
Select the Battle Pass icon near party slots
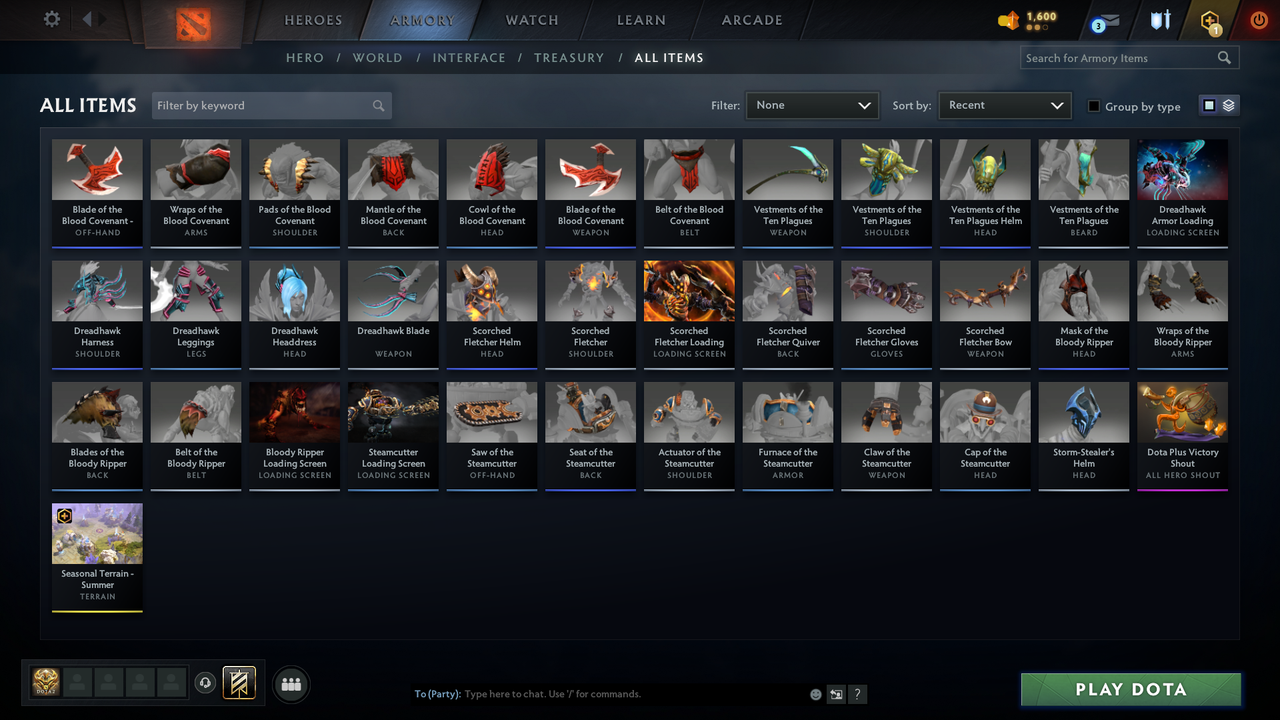pos(240,682)
